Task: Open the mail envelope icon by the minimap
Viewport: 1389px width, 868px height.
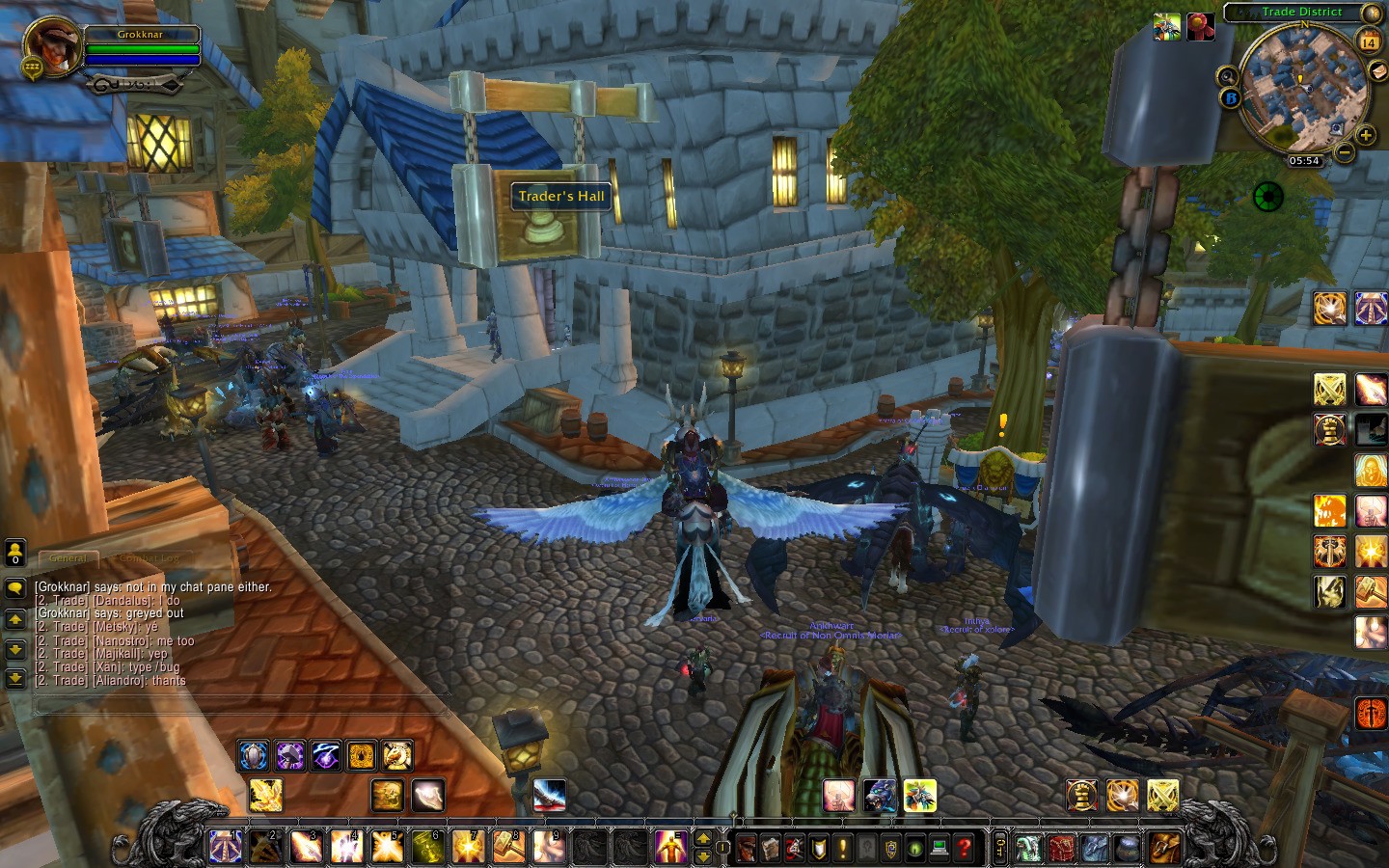Action: 1379,70
